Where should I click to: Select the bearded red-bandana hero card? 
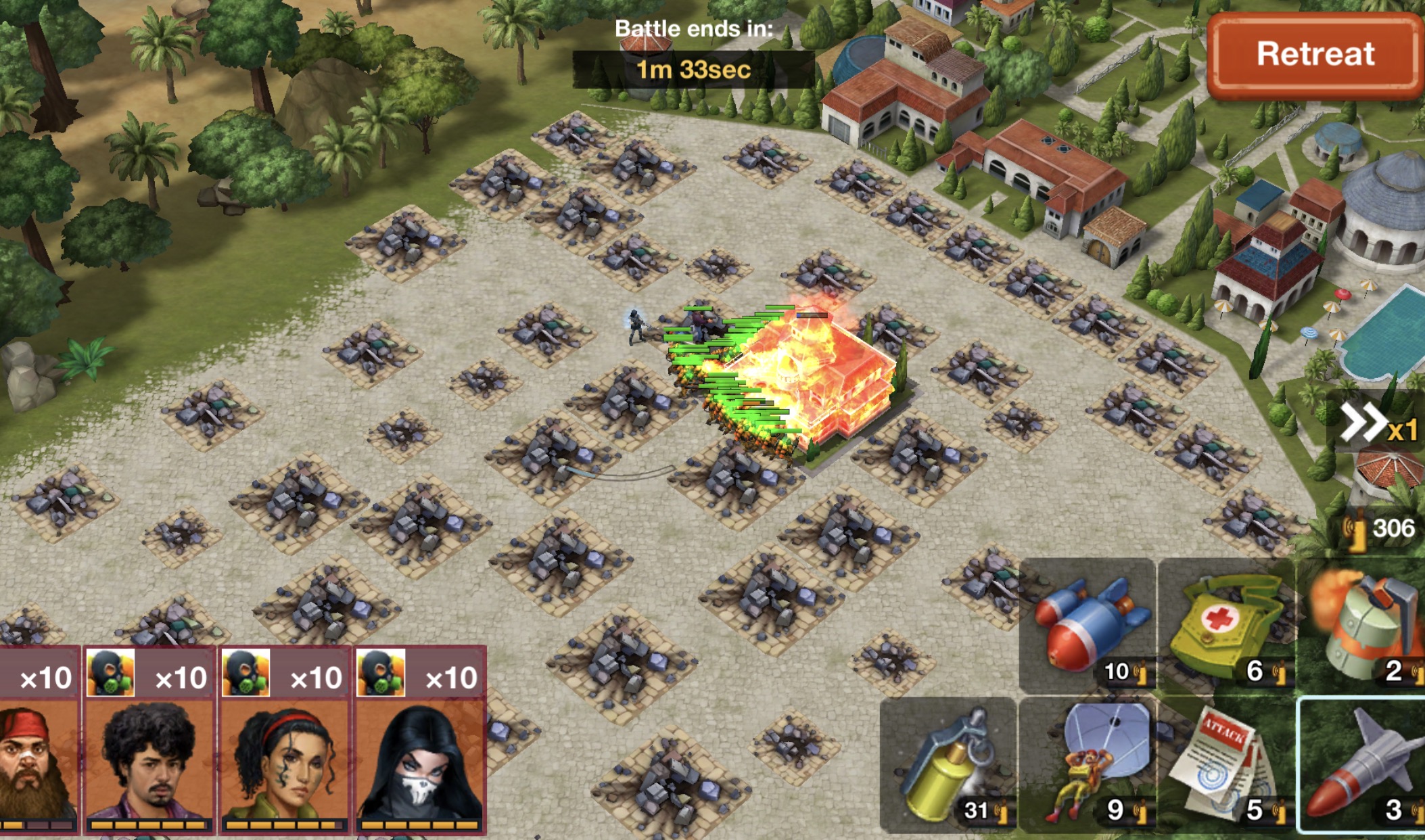point(38,741)
